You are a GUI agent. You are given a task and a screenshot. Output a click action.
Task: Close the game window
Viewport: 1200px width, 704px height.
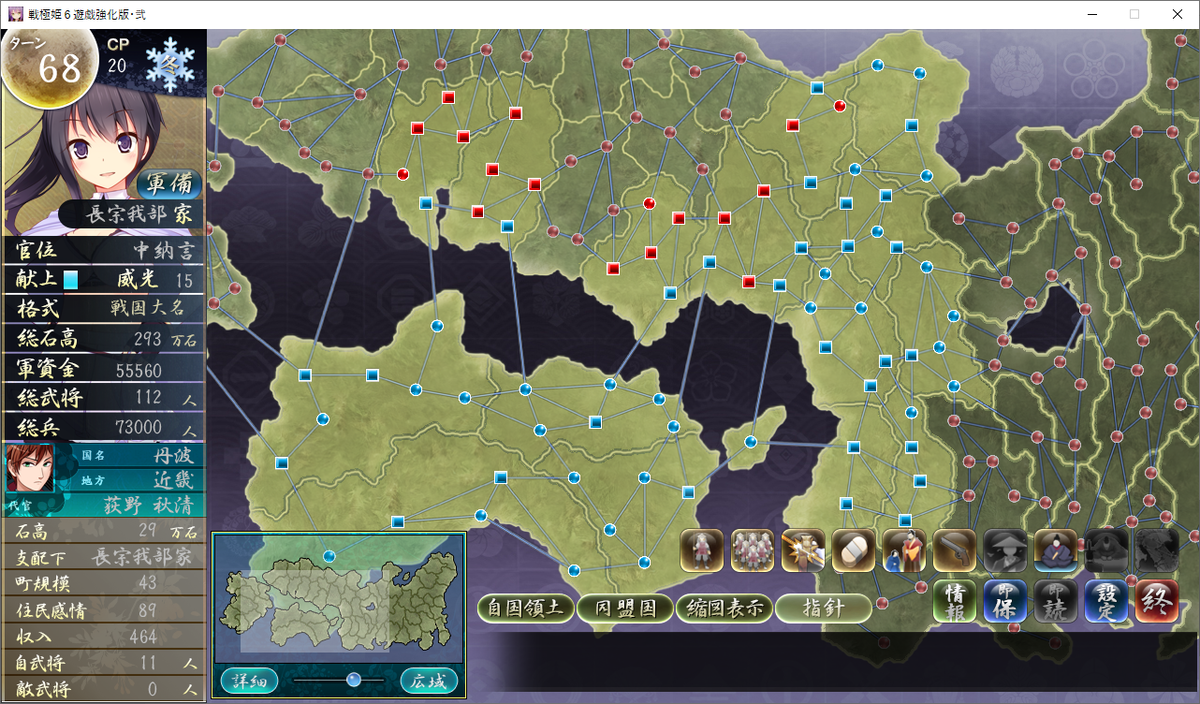click(1177, 14)
